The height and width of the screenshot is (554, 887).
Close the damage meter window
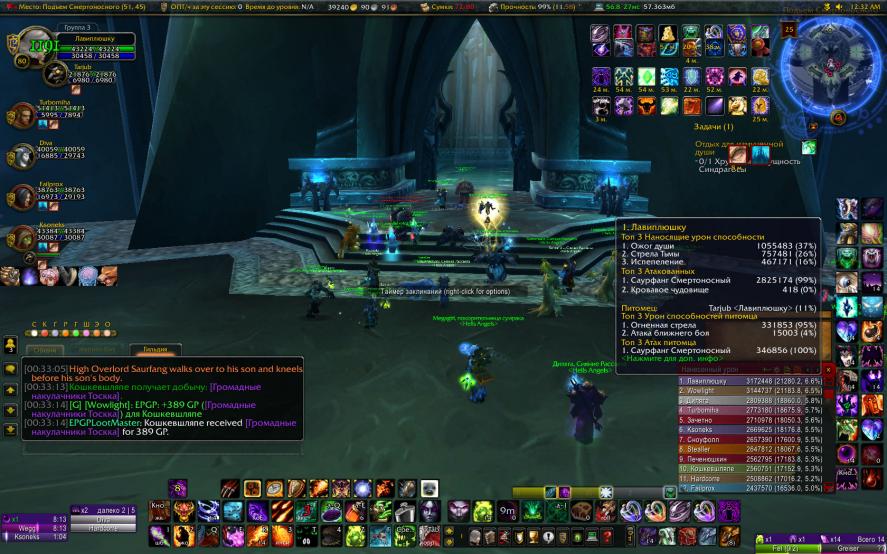click(828, 370)
